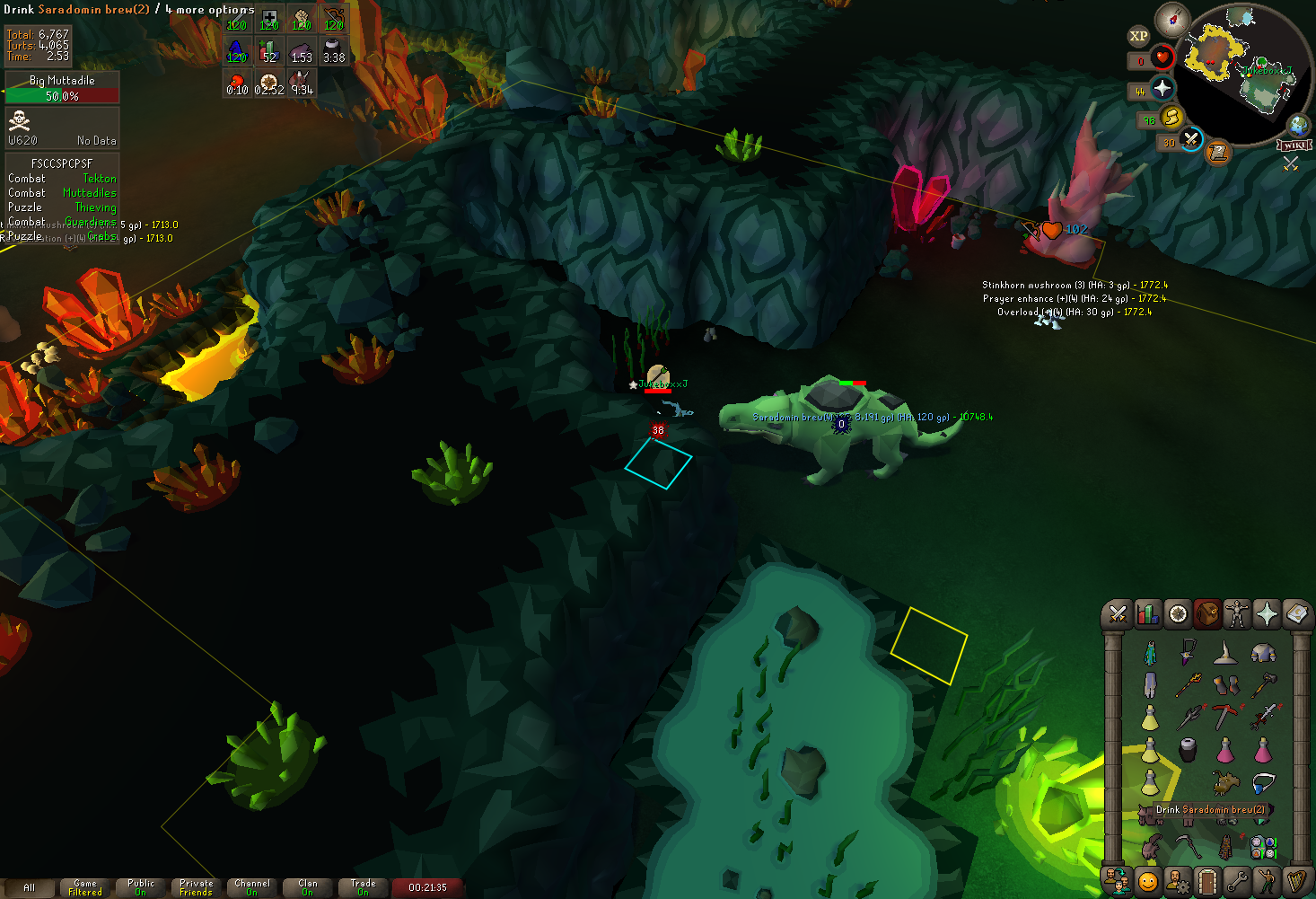Open the Combat Options tab
Viewport: 1316px width, 899px height.
point(1118,614)
